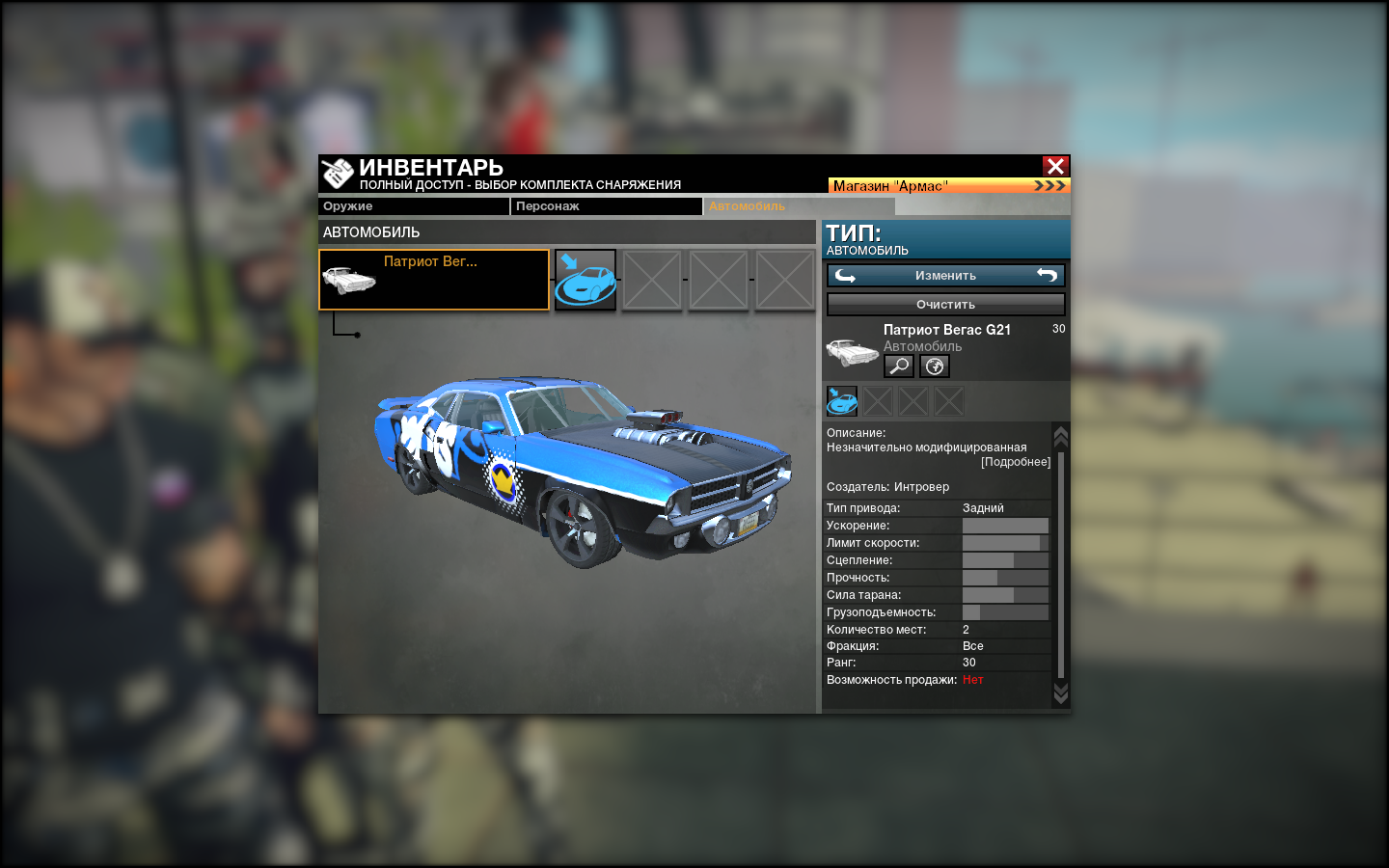Click the description panel's down arrow
Image resolution: width=1389 pixels, height=868 pixels.
[1061, 694]
